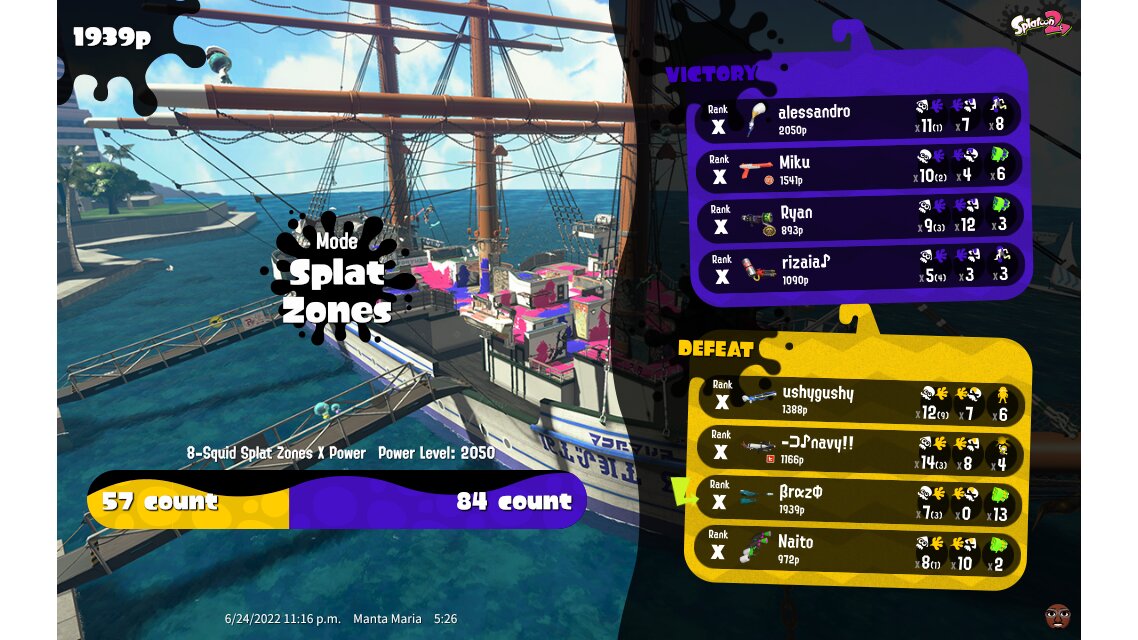Viewport: 1138px width, 640px height.
Task: Click the Splatoon 2 logo
Action: click(1041, 23)
